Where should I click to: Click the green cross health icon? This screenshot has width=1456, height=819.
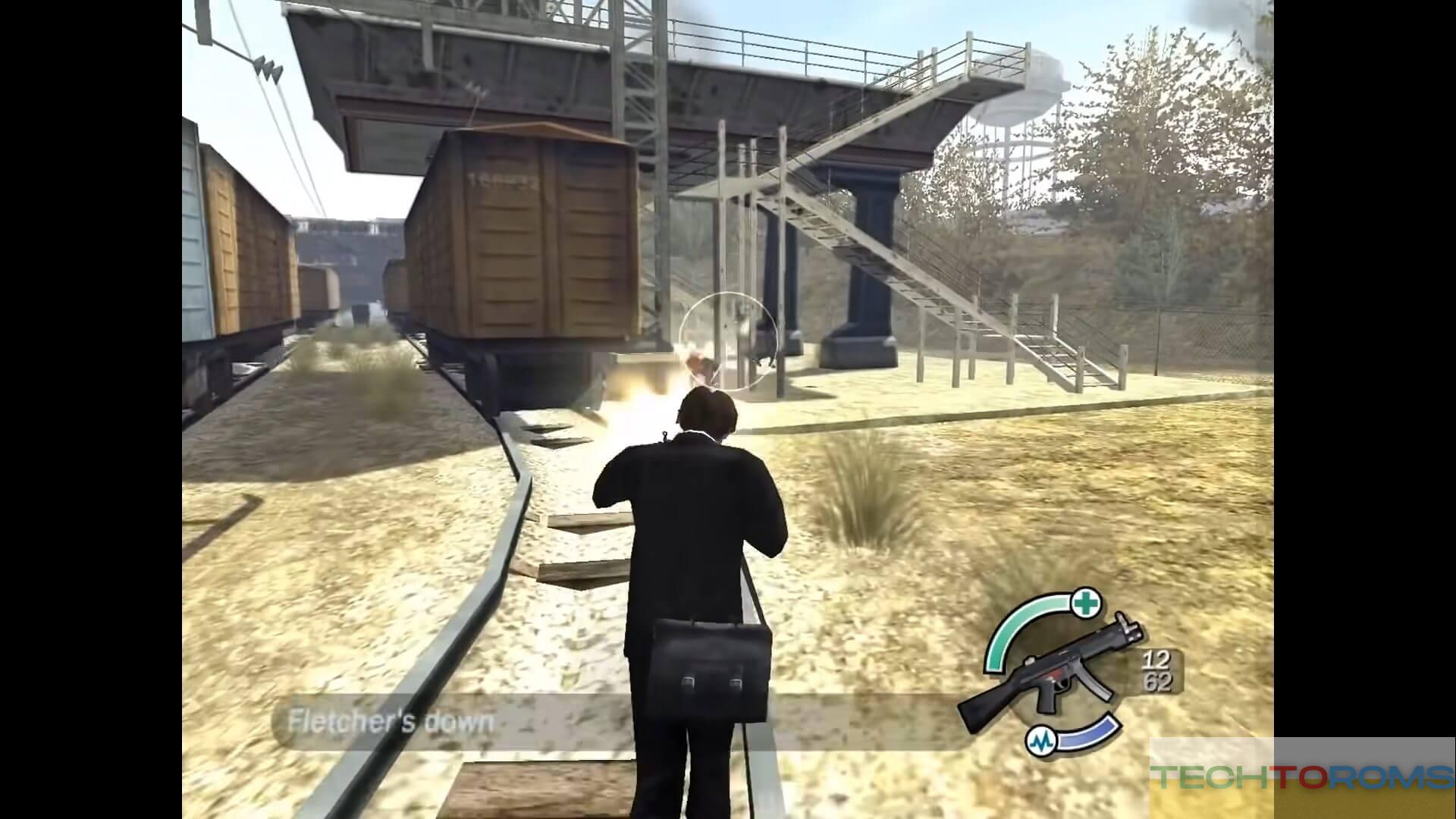[1087, 604]
